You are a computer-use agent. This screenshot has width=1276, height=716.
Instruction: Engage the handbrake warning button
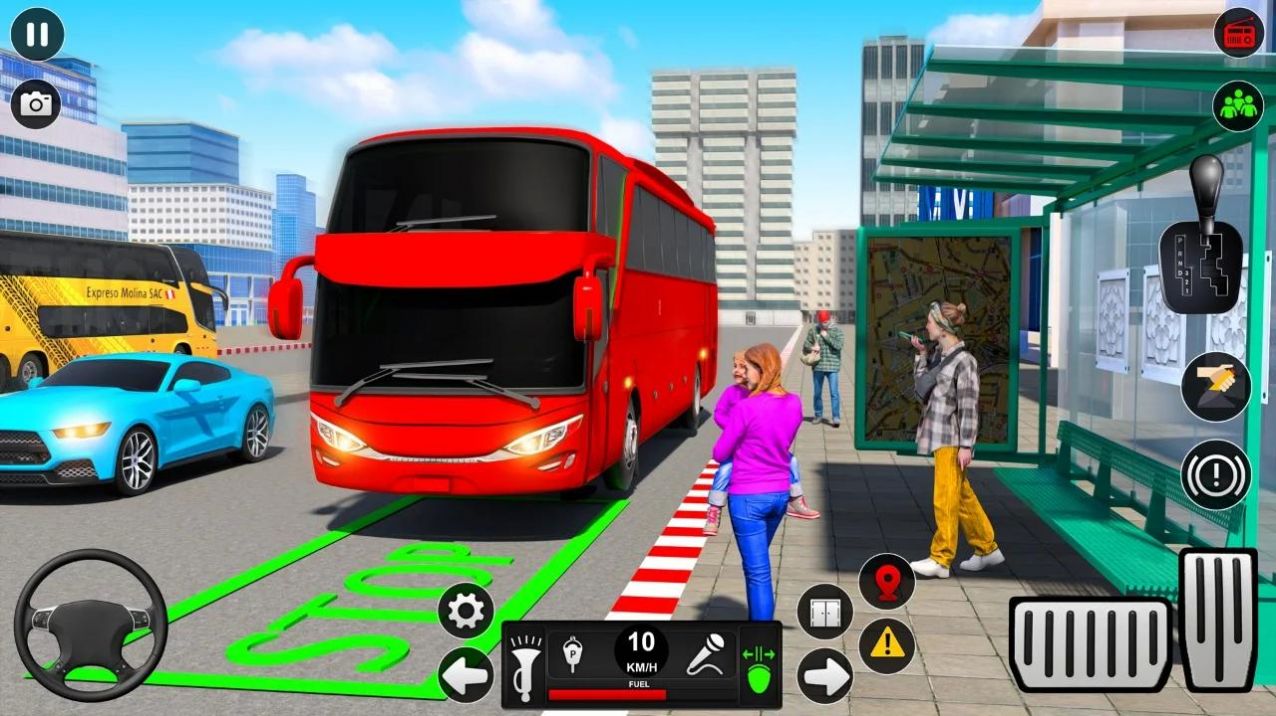(x=1215, y=475)
